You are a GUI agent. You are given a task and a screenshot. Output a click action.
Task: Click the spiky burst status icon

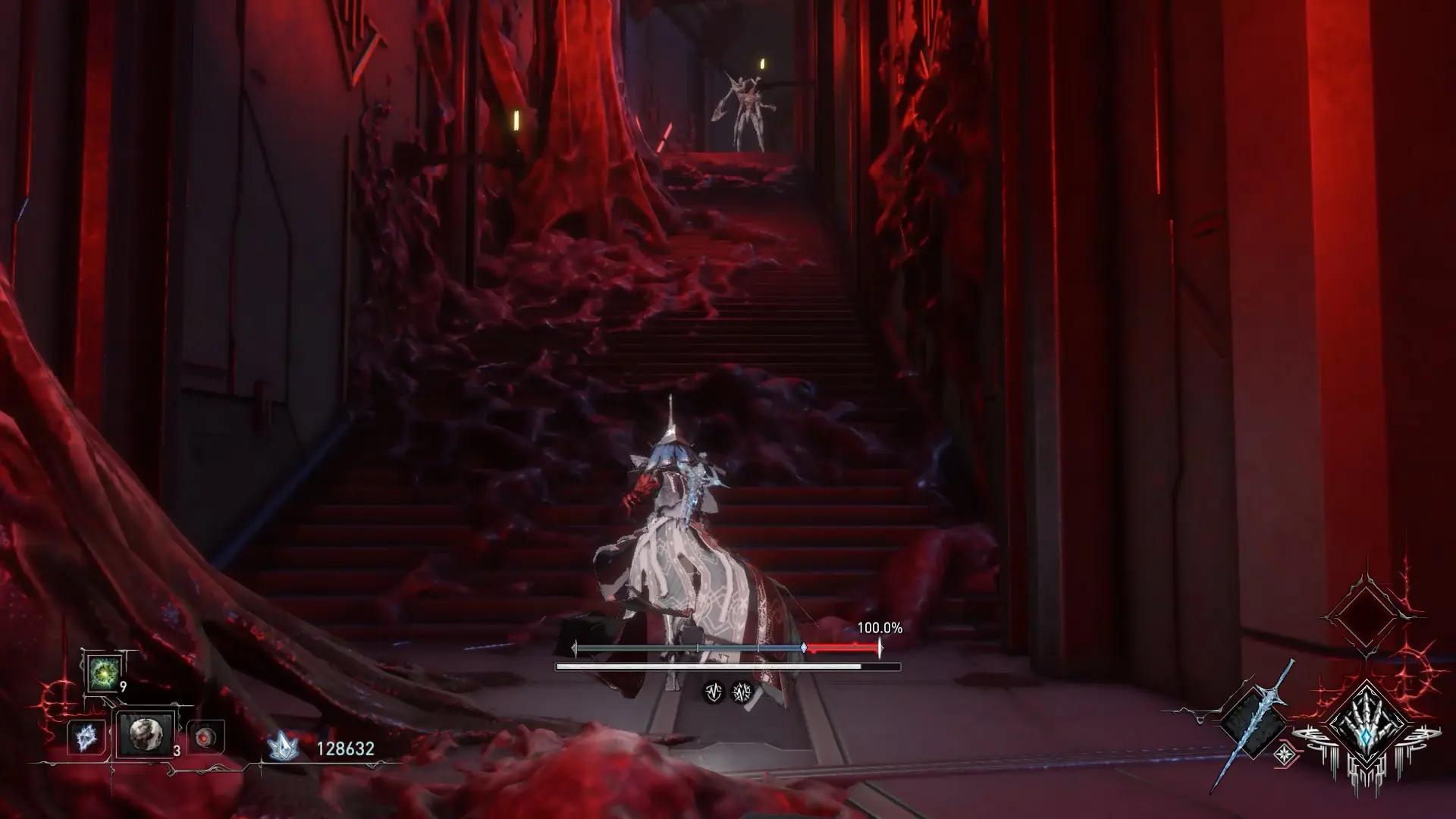(741, 692)
